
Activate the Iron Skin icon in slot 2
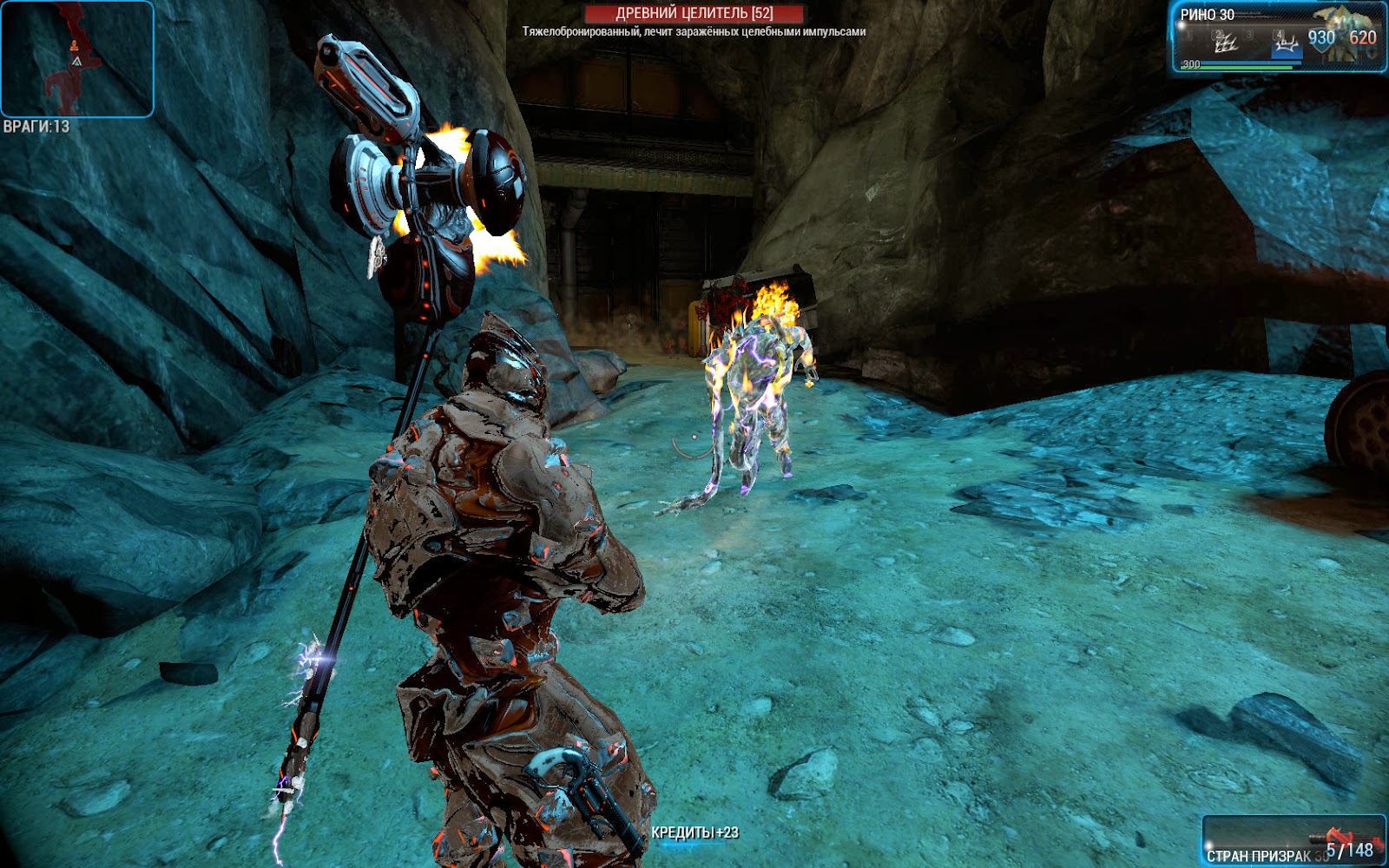[x=1224, y=42]
